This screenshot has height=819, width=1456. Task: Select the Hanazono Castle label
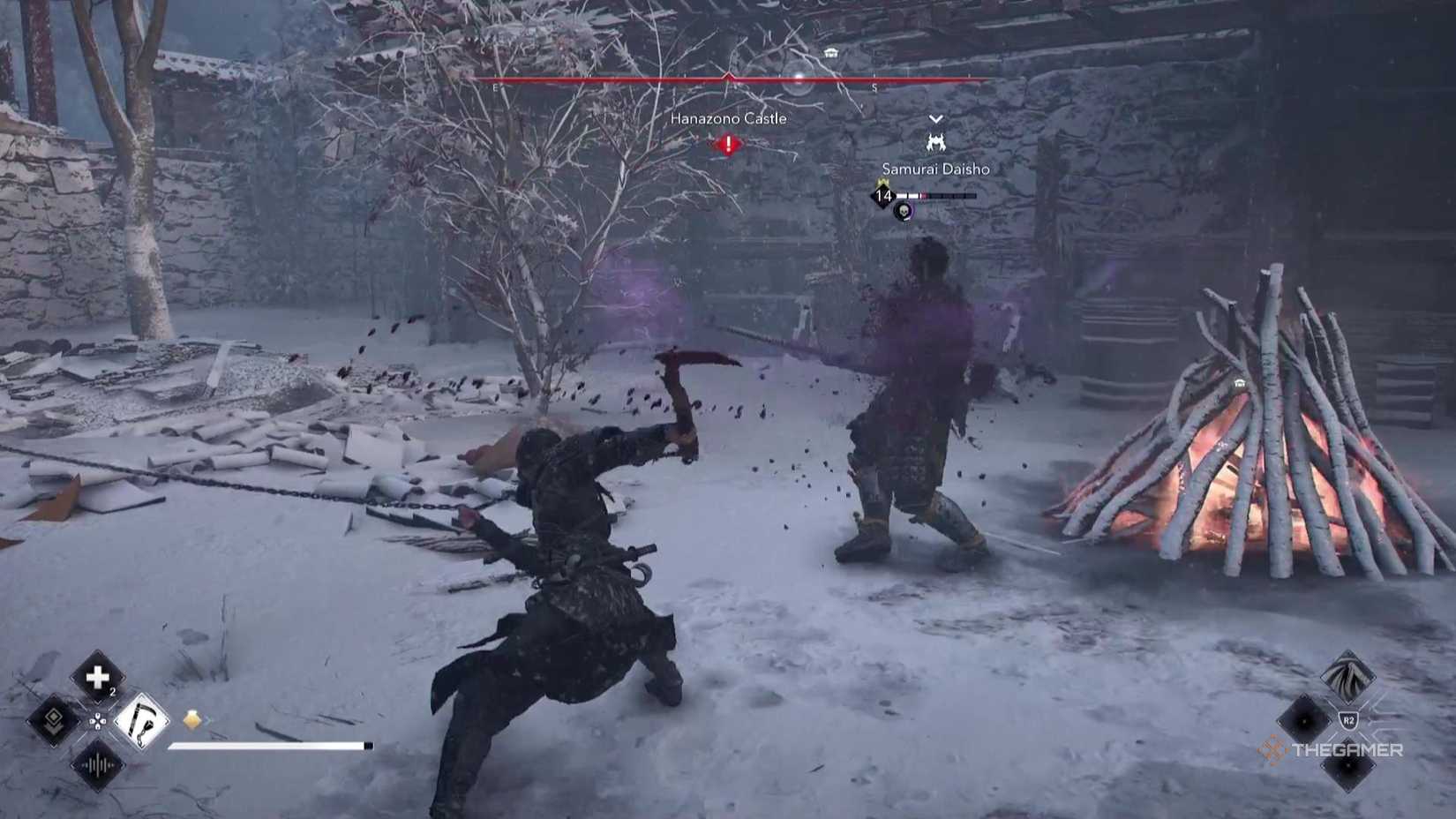728,118
